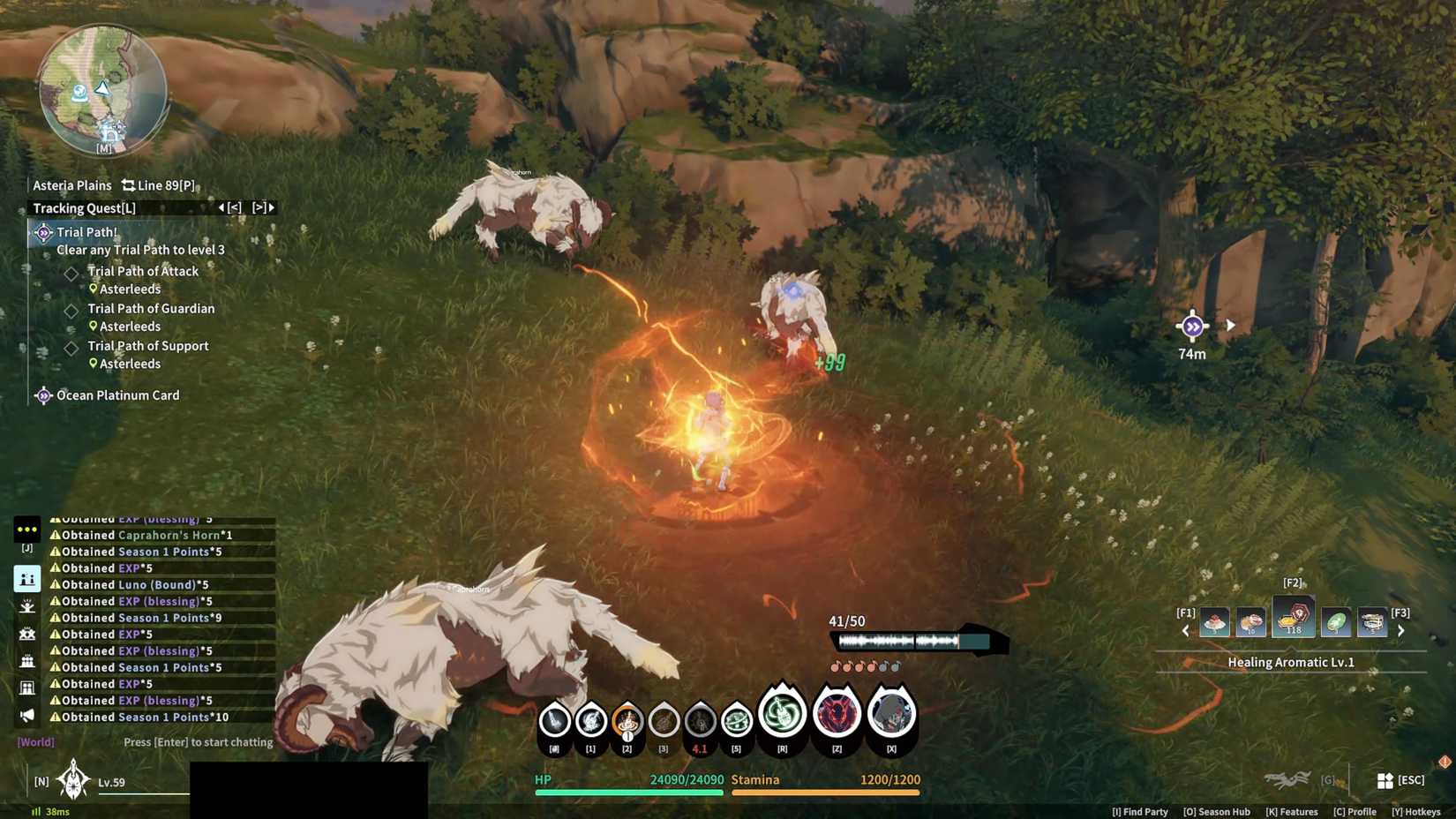Click the mount summon icon
The width and height of the screenshot is (1456, 819).
1287,779
